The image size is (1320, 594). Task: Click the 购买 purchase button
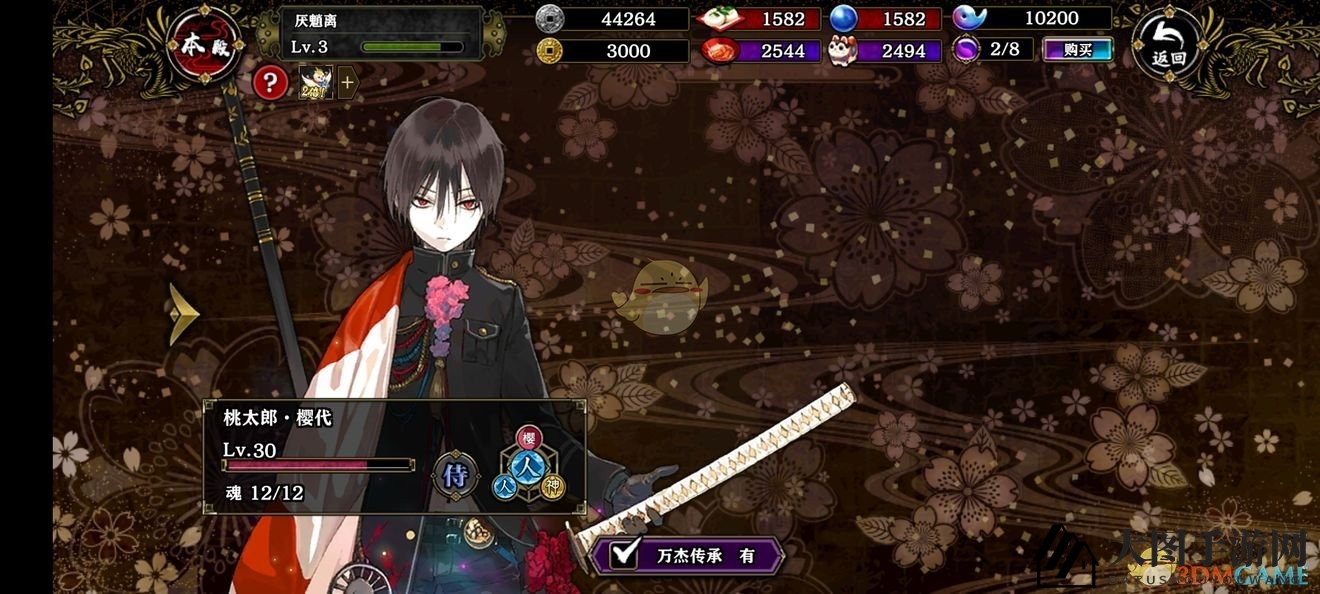point(1078,49)
